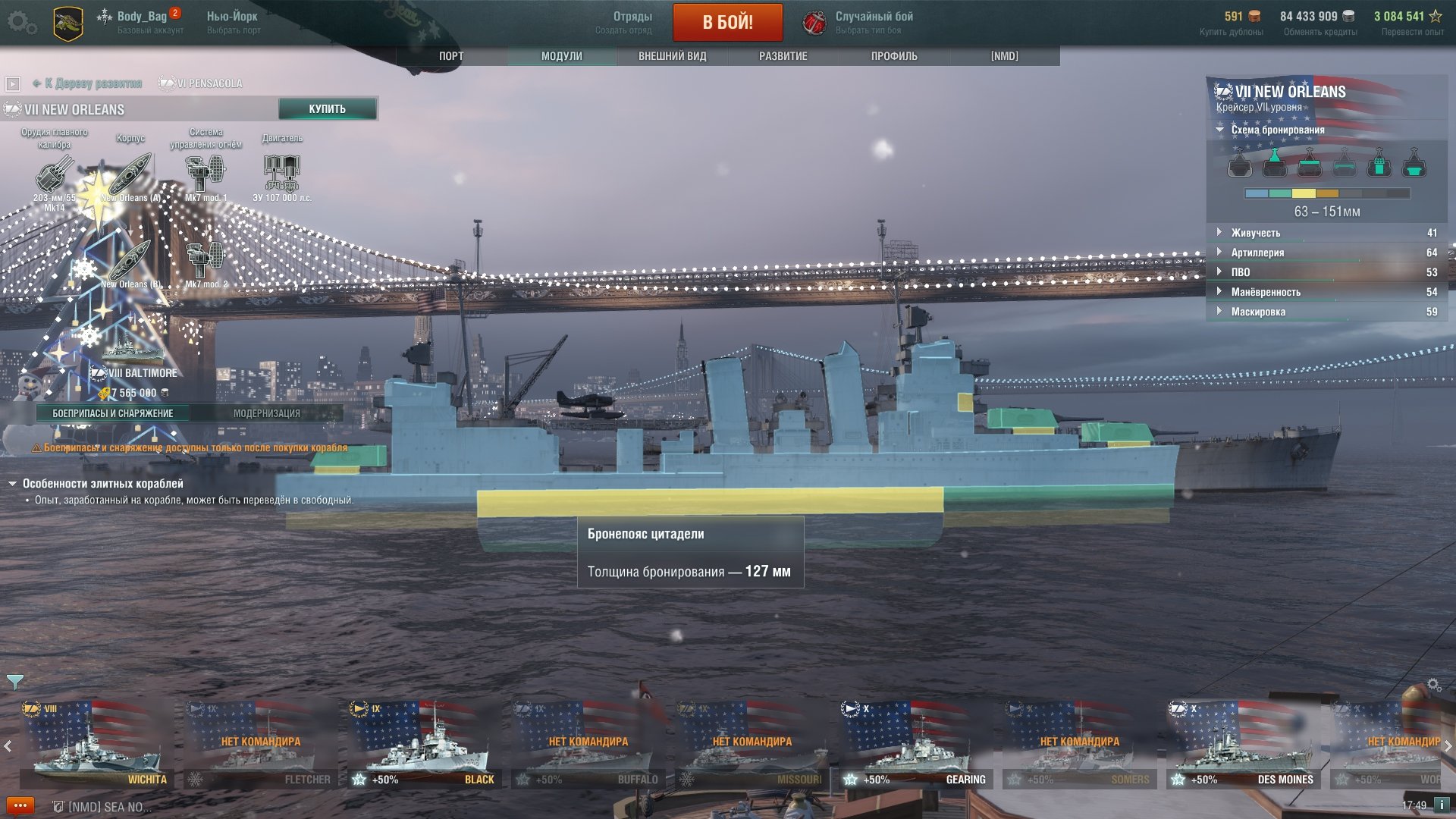Go to the РАЗВИТИЕ tab
Image resolution: width=1456 pixels, height=819 pixels.
(x=783, y=56)
